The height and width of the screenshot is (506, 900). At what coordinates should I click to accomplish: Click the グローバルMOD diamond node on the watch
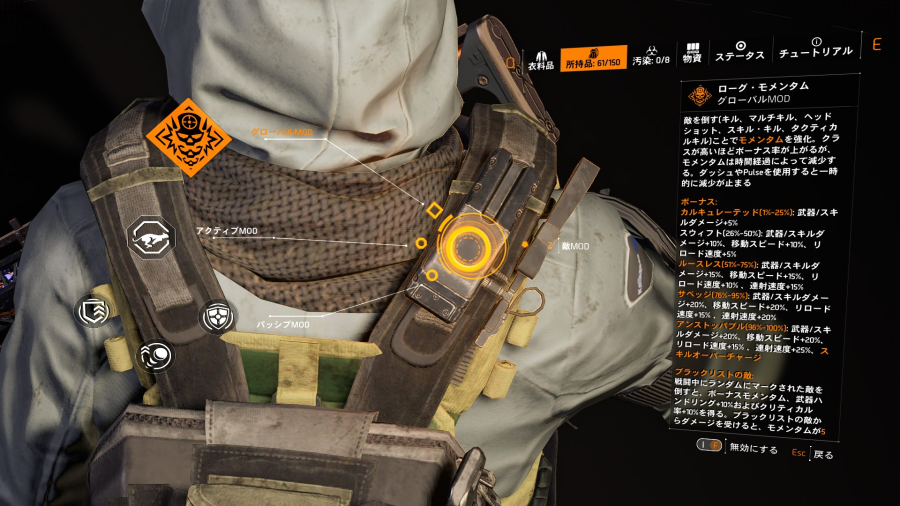(434, 210)
